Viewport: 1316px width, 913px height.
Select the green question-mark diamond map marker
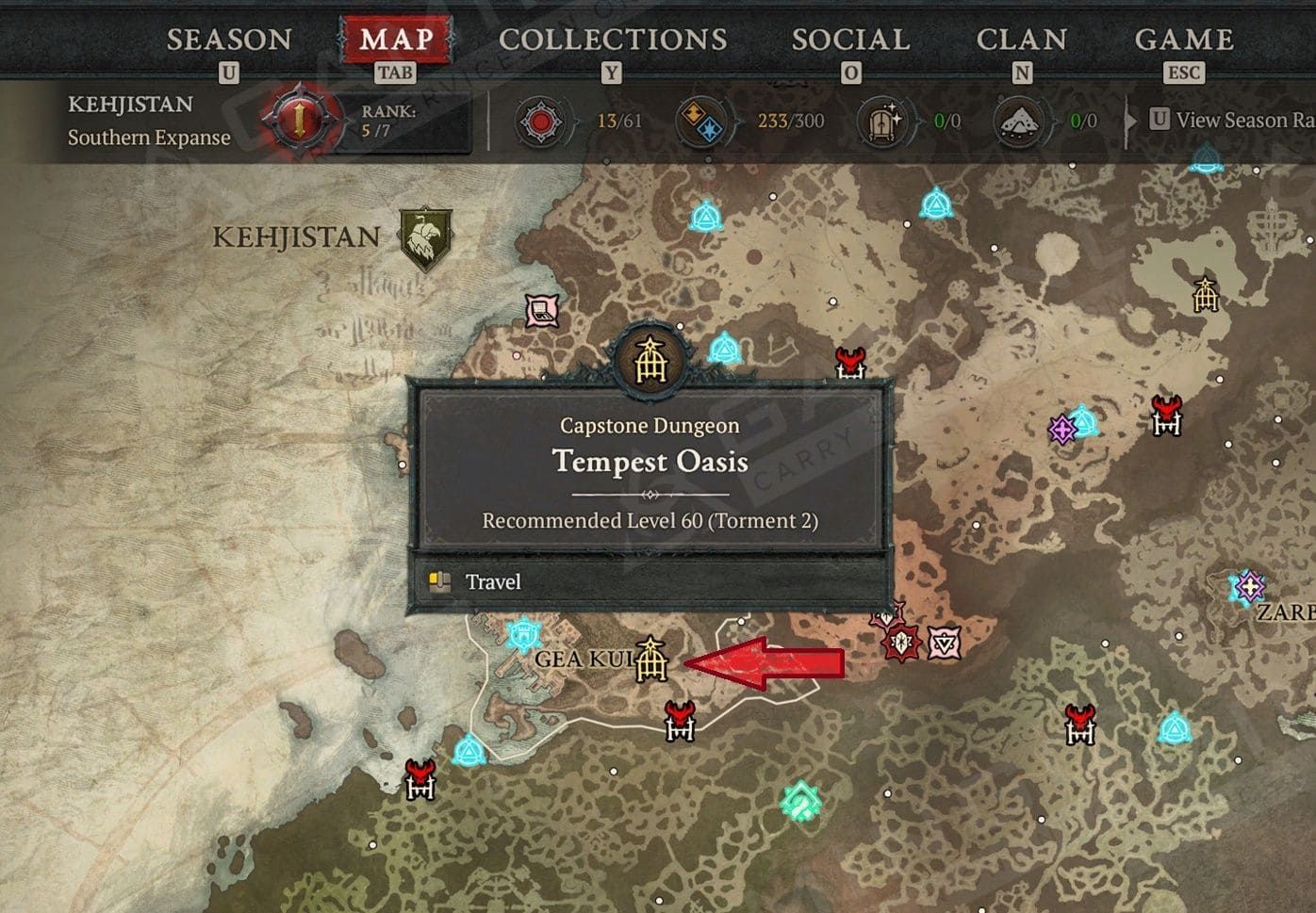click(801, 802)
